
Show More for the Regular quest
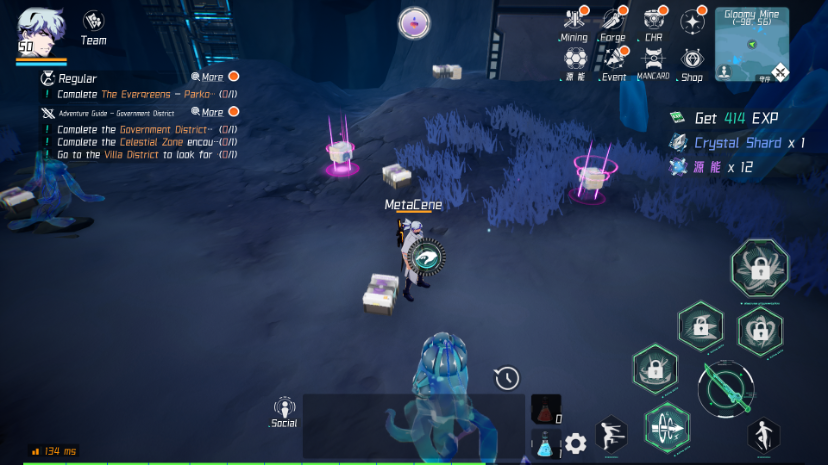coord(208,77)
